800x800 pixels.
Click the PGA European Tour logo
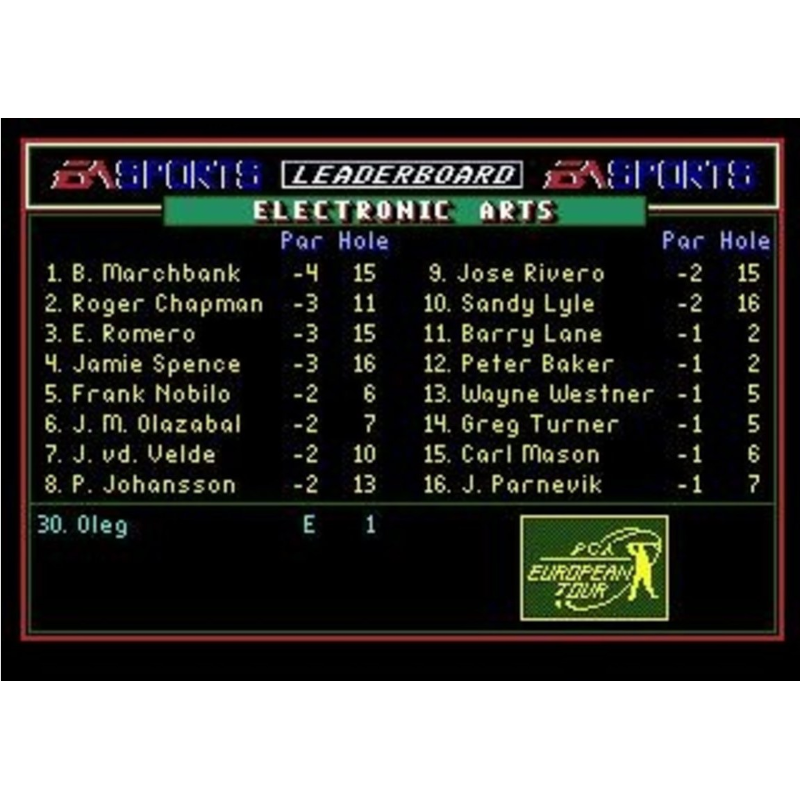(594, 567)
